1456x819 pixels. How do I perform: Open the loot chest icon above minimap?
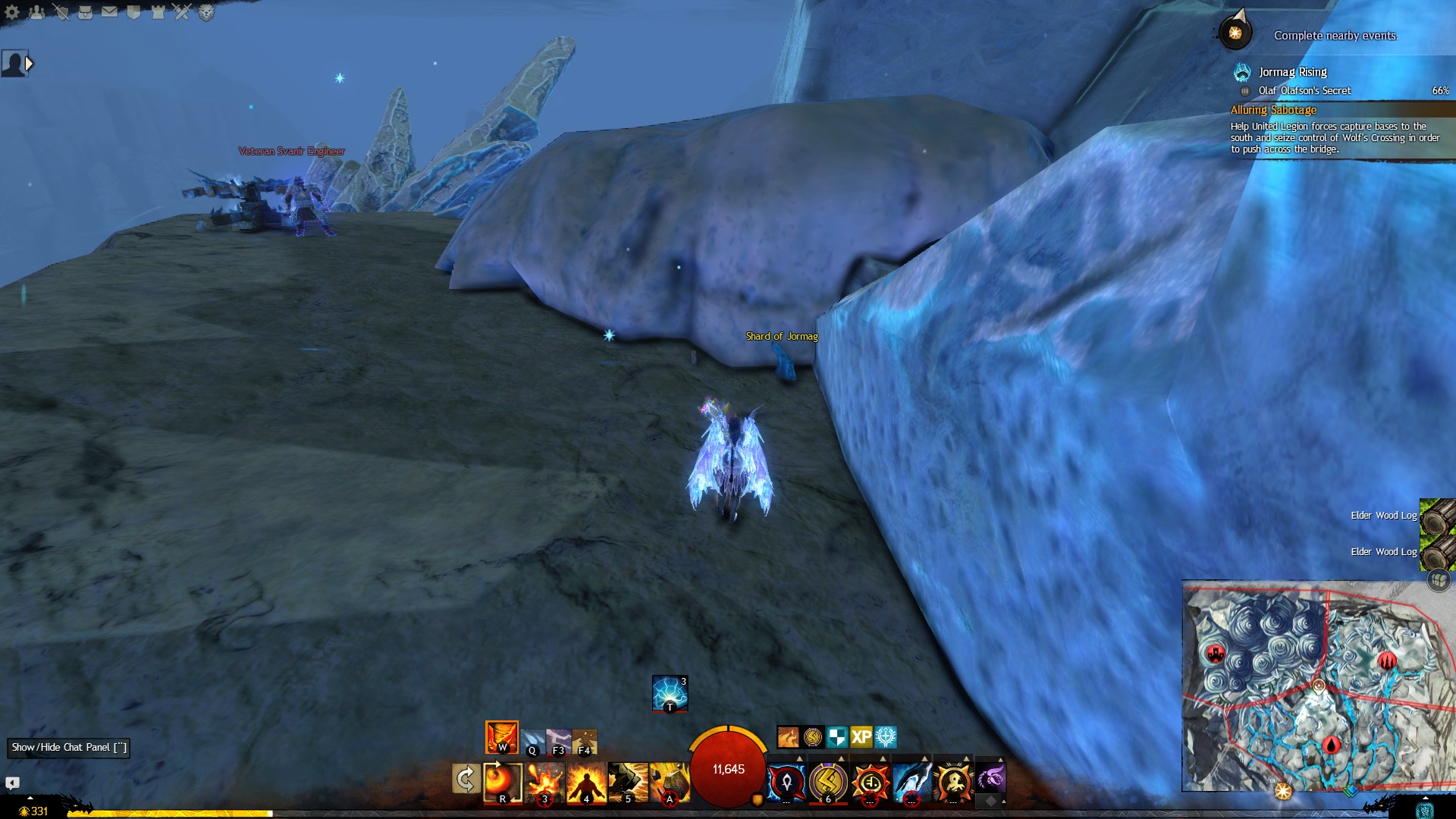1439,581
